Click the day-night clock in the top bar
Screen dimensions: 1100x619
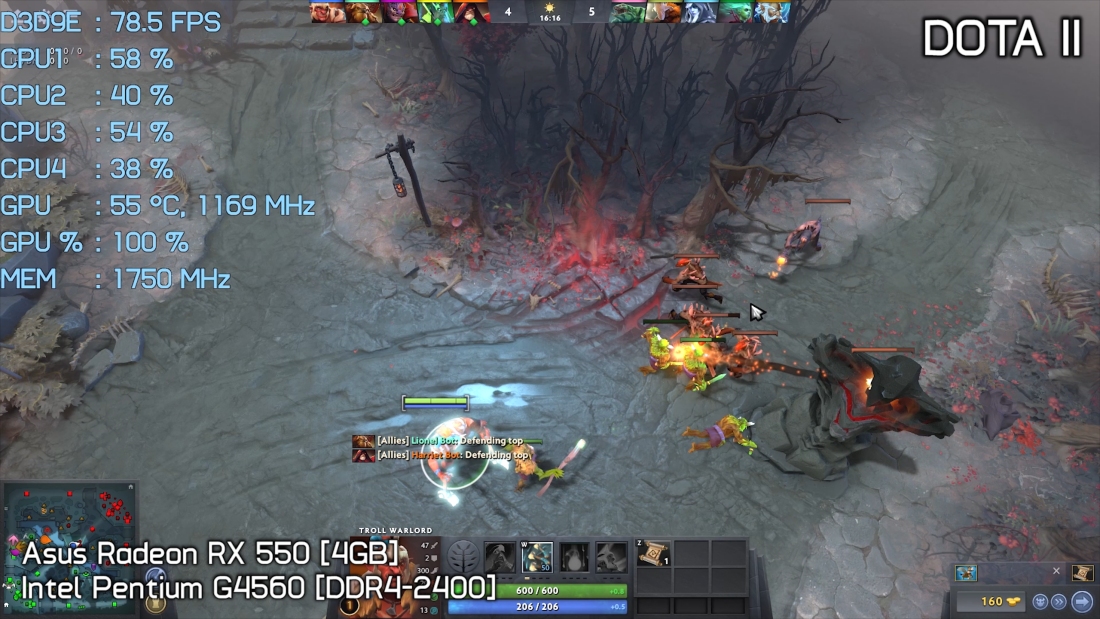coord(549,12)
